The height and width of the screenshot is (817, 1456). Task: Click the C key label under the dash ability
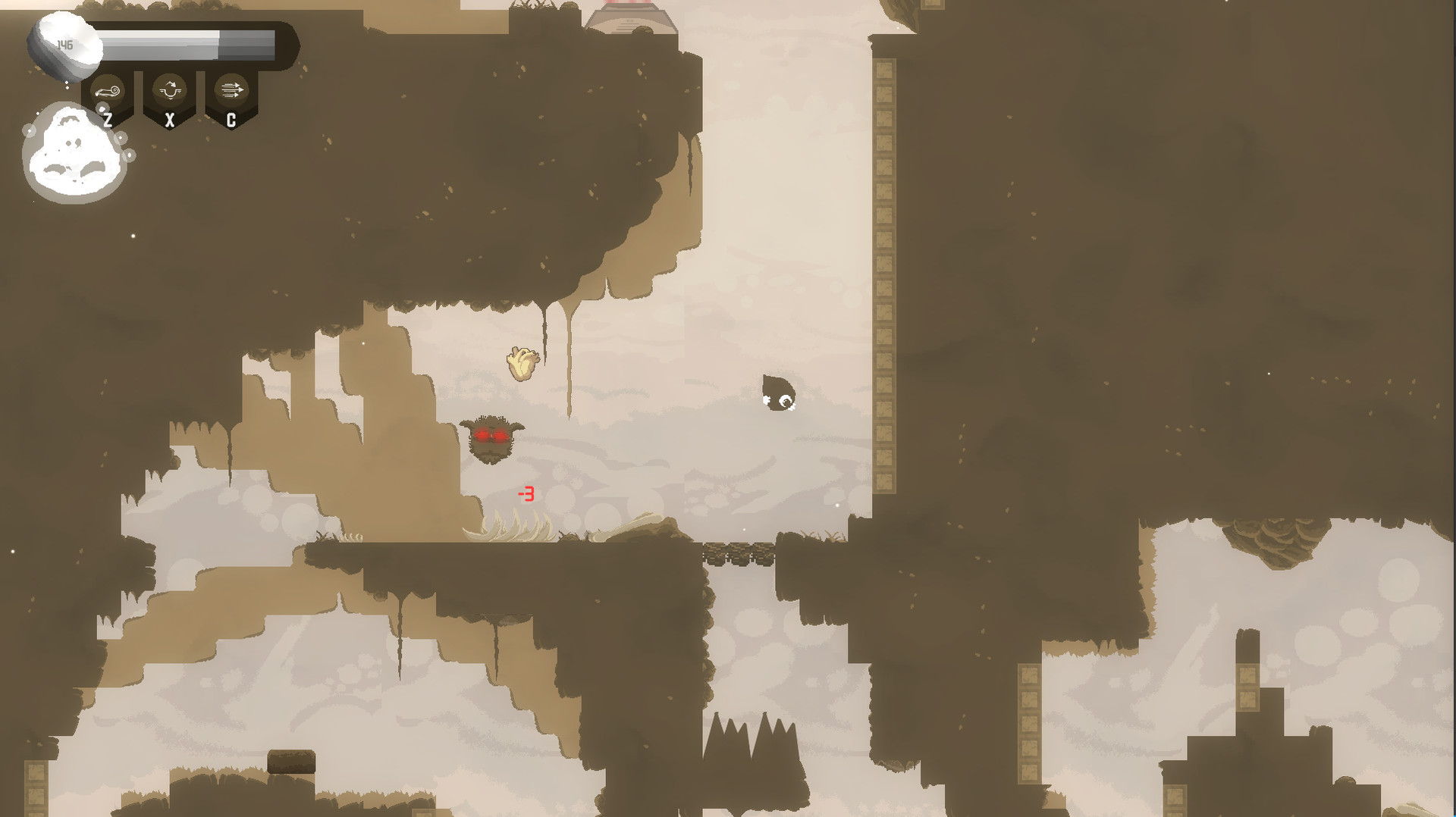click(232, 118)
